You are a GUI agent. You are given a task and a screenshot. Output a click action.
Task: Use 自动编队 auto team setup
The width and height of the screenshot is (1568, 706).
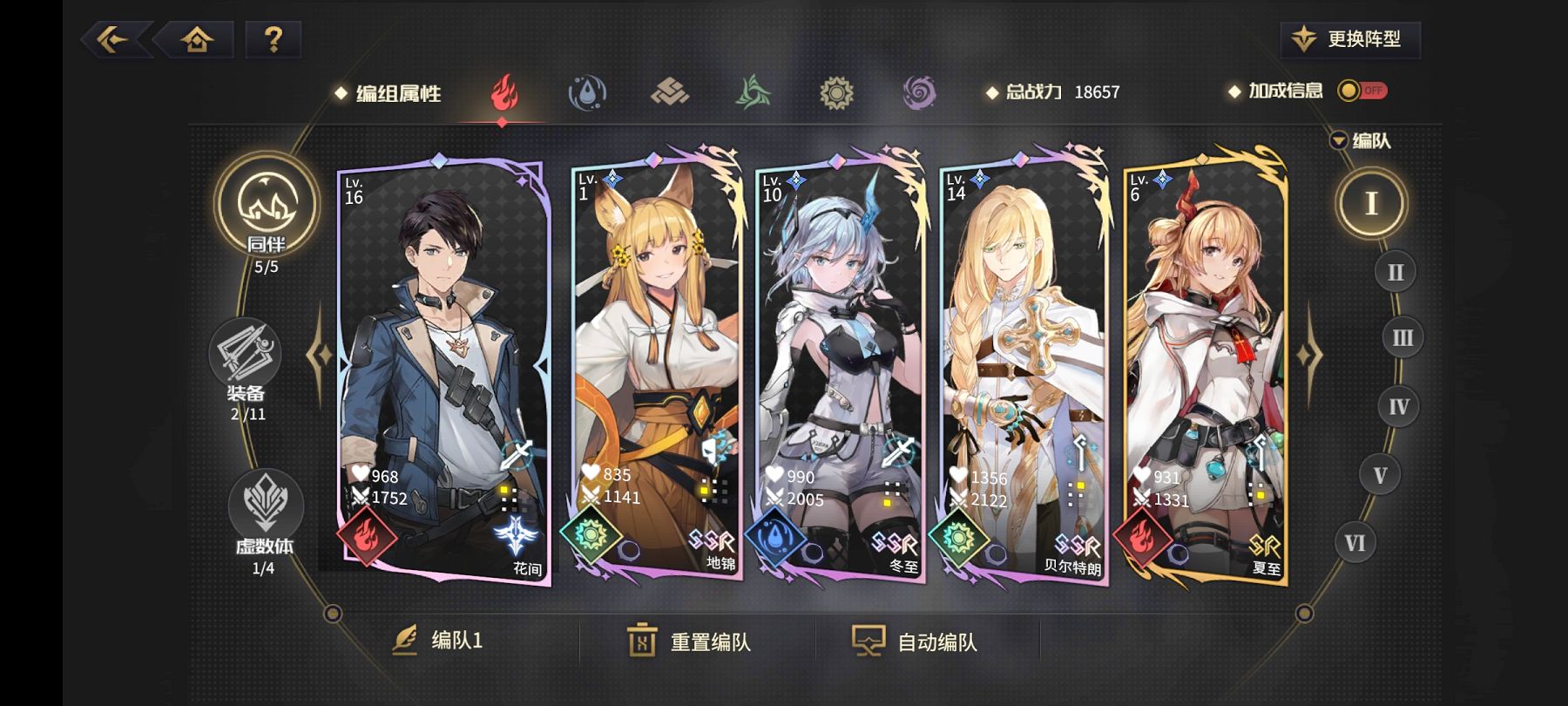[x=915, y=642]
